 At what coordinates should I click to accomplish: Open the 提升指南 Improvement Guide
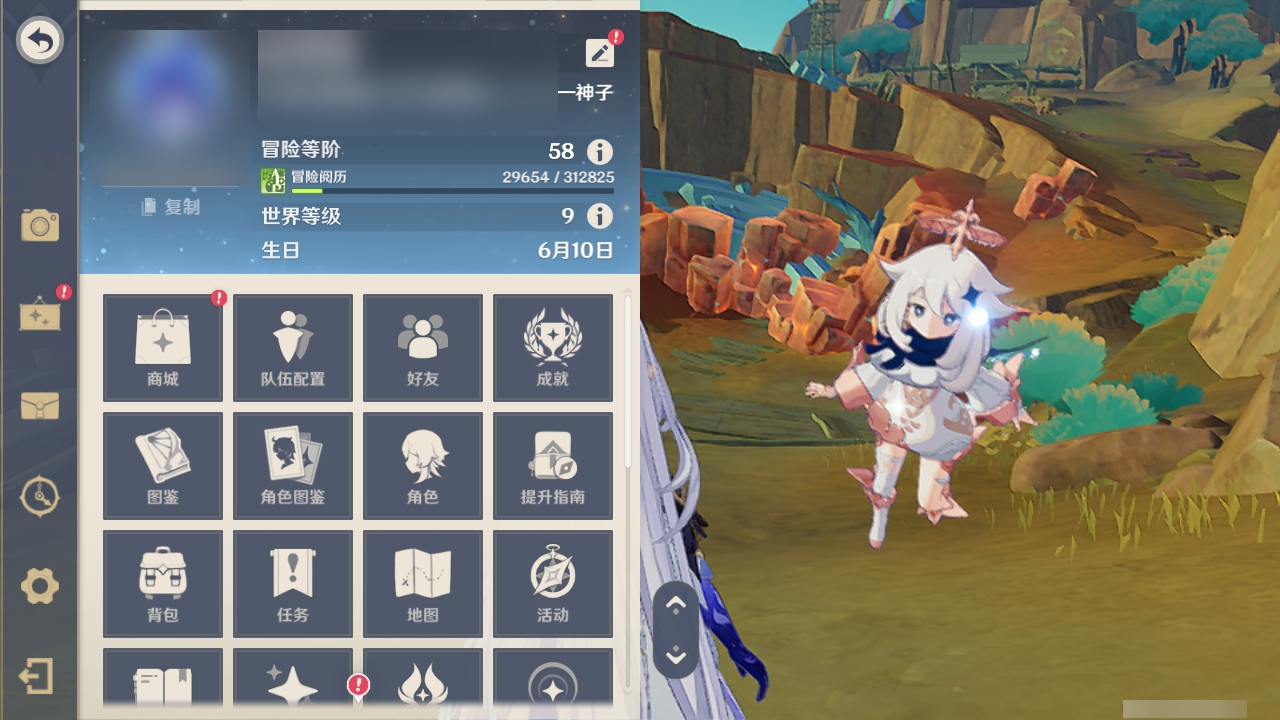[x=552, y=465]
